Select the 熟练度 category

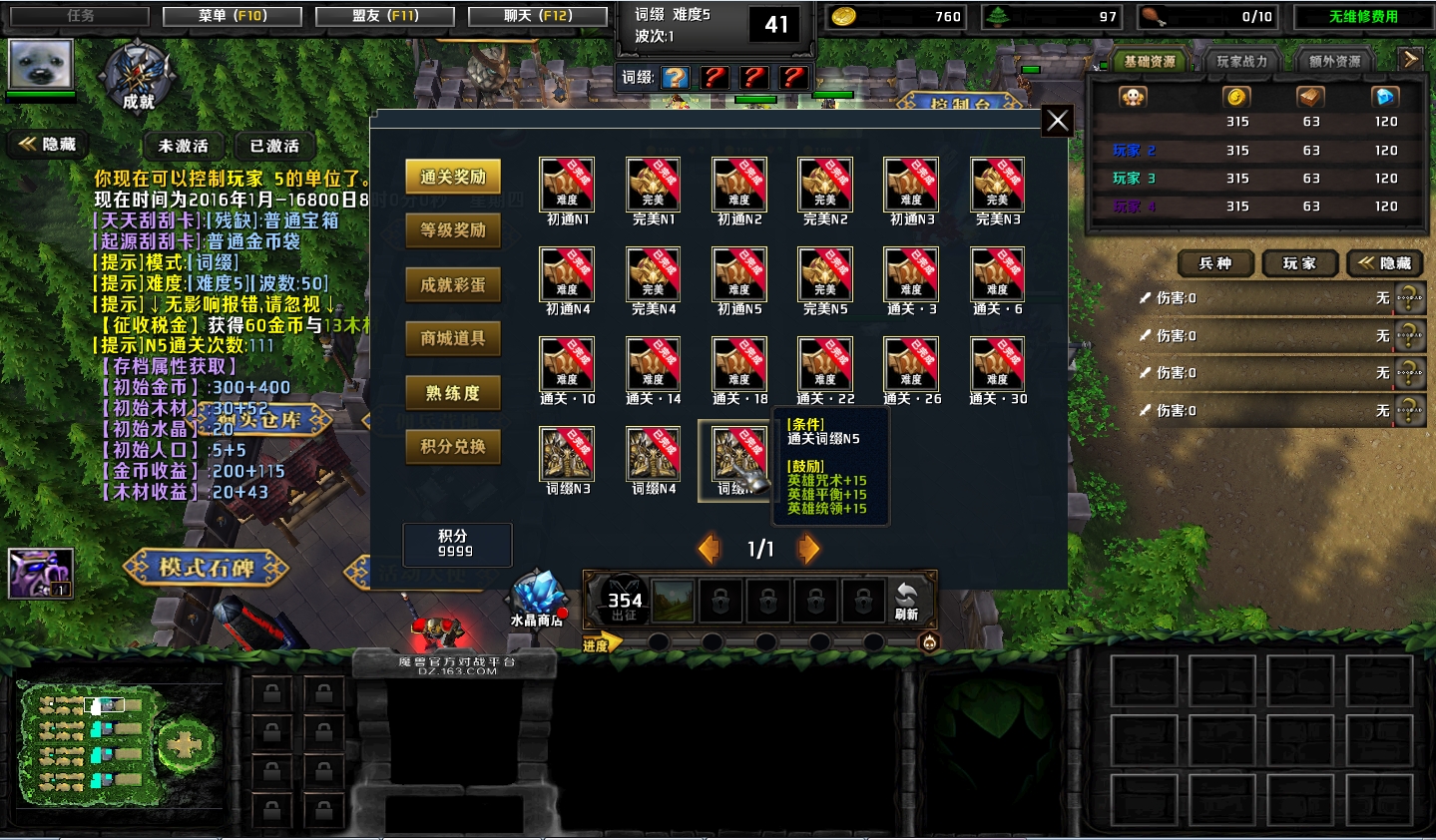453,393
